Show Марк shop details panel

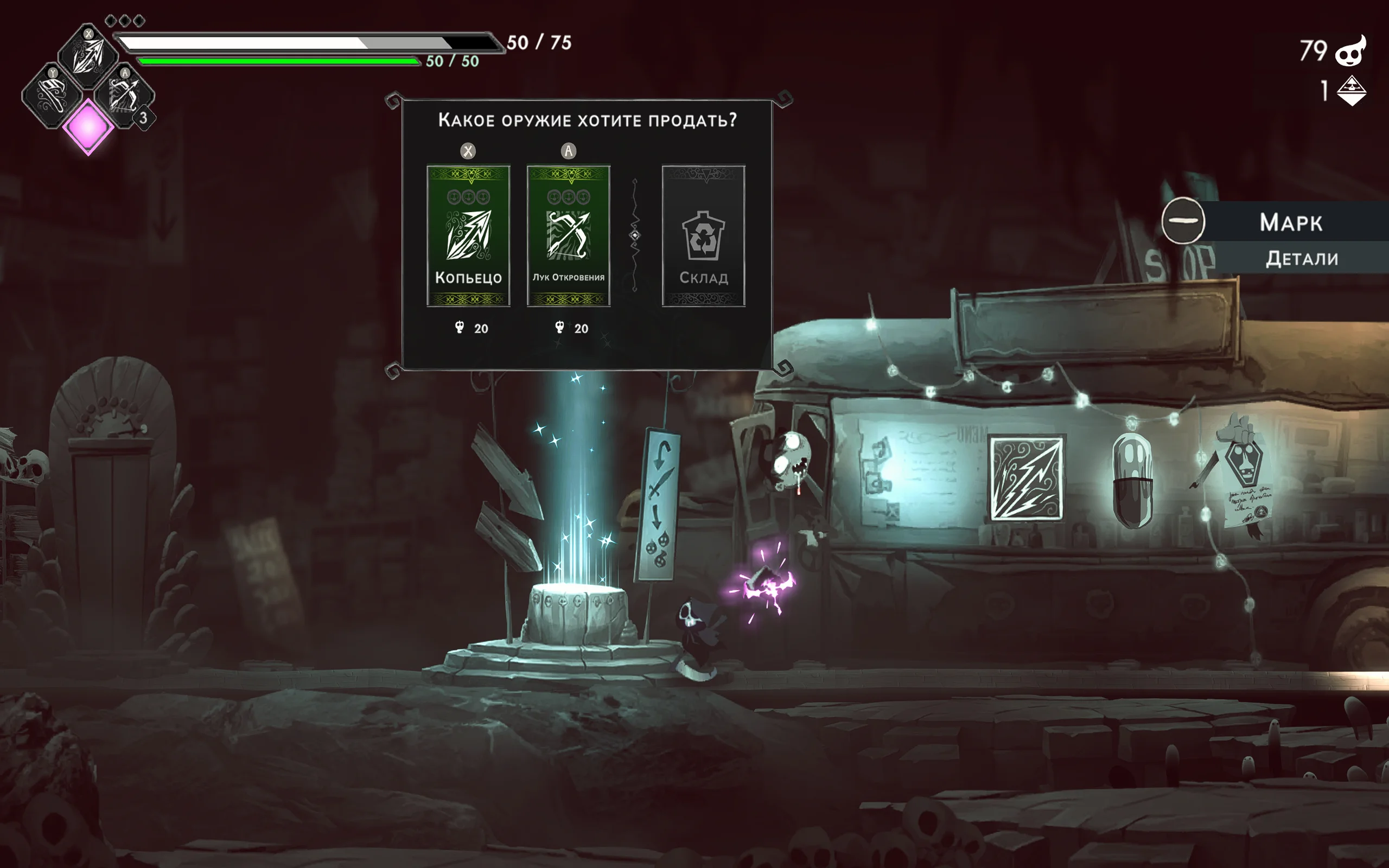(x=1301, y=258)
